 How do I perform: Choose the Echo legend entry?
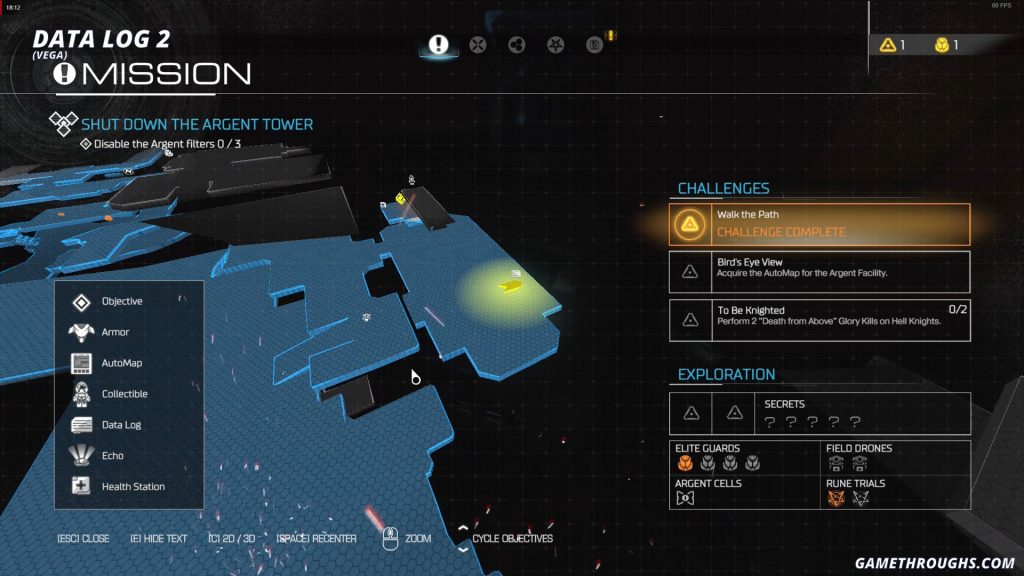112,456
